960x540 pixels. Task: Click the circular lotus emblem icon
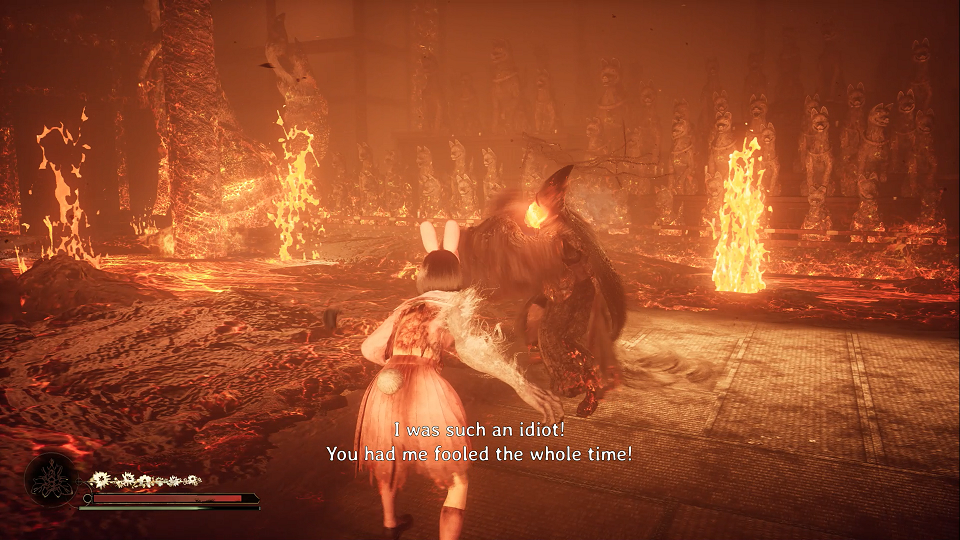click(x=51, y=480)
